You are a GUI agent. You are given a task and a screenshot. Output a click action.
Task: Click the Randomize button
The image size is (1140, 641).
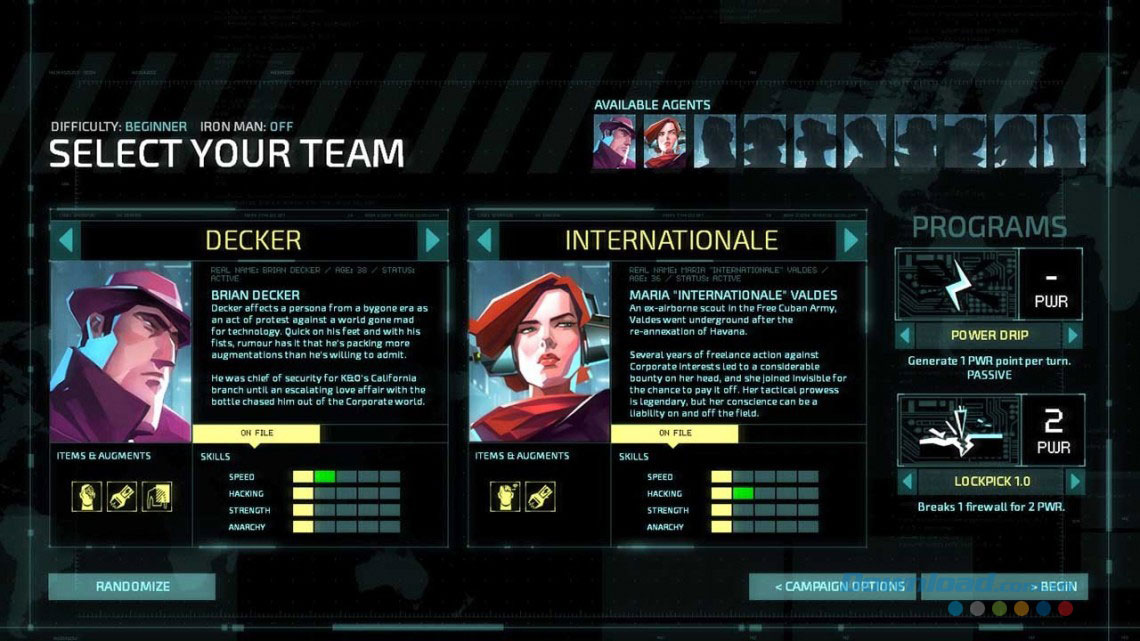point(133,586)
